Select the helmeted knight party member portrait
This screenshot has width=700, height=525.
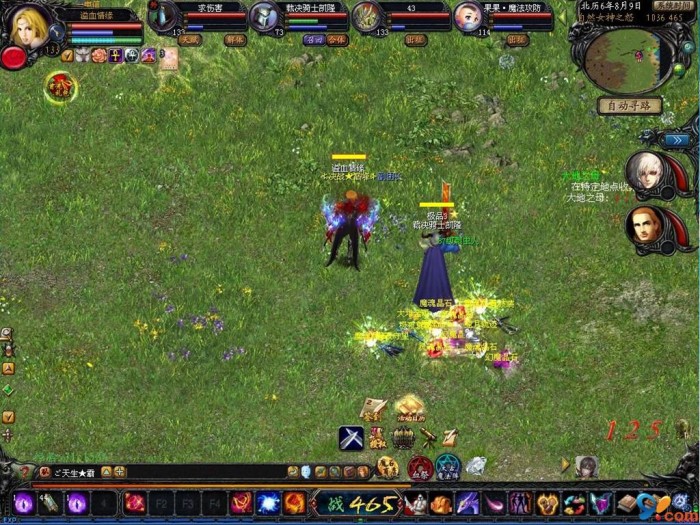click(265, 17)
